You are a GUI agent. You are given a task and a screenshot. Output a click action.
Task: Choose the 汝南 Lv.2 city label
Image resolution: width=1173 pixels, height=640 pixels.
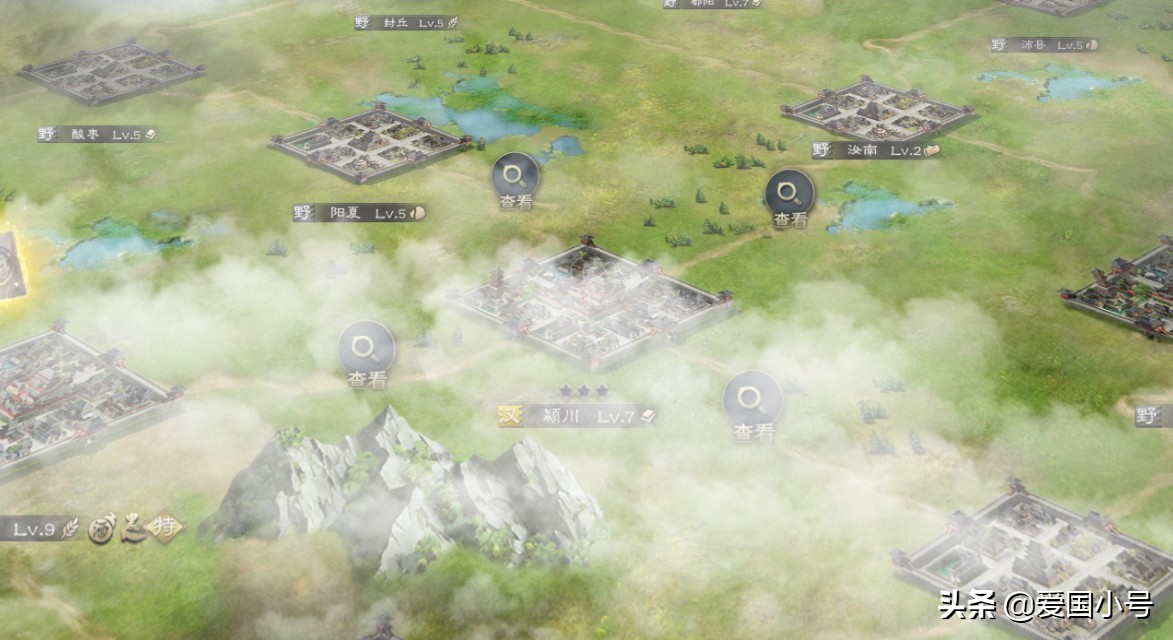tap(876, 151)
